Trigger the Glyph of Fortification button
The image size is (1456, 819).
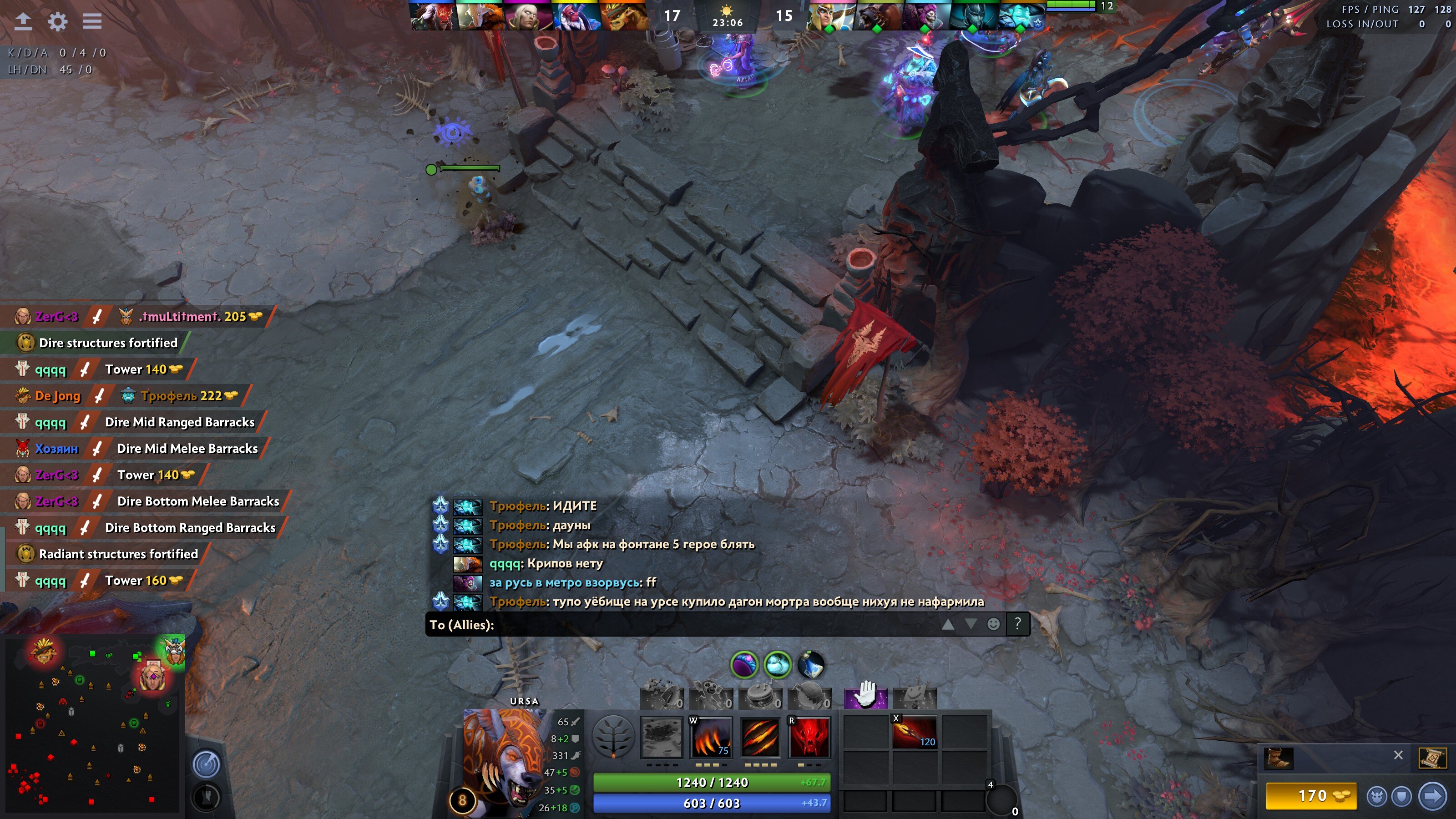tap(206, 797)
